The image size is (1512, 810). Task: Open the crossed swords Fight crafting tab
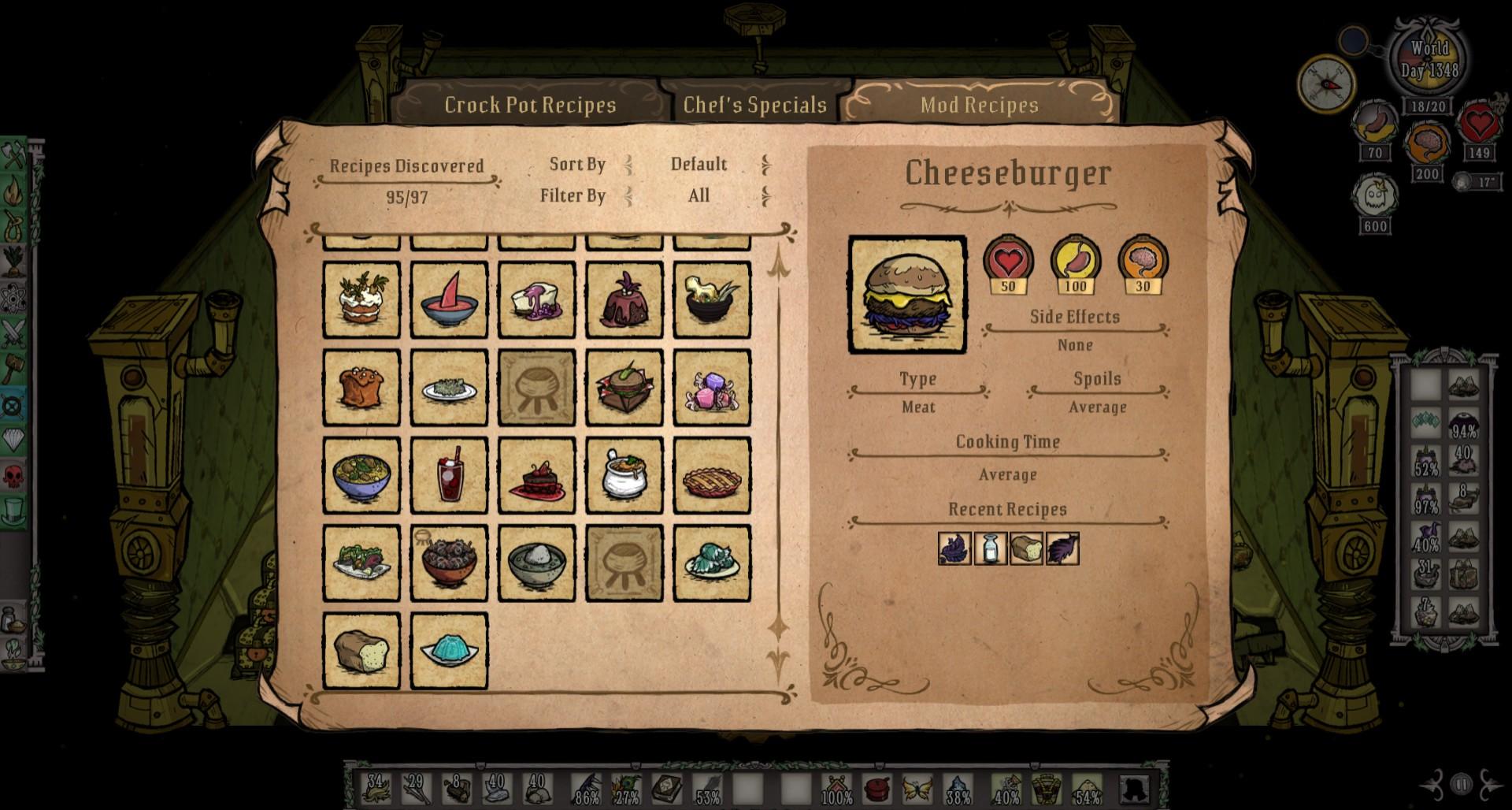tap(14, 333)
